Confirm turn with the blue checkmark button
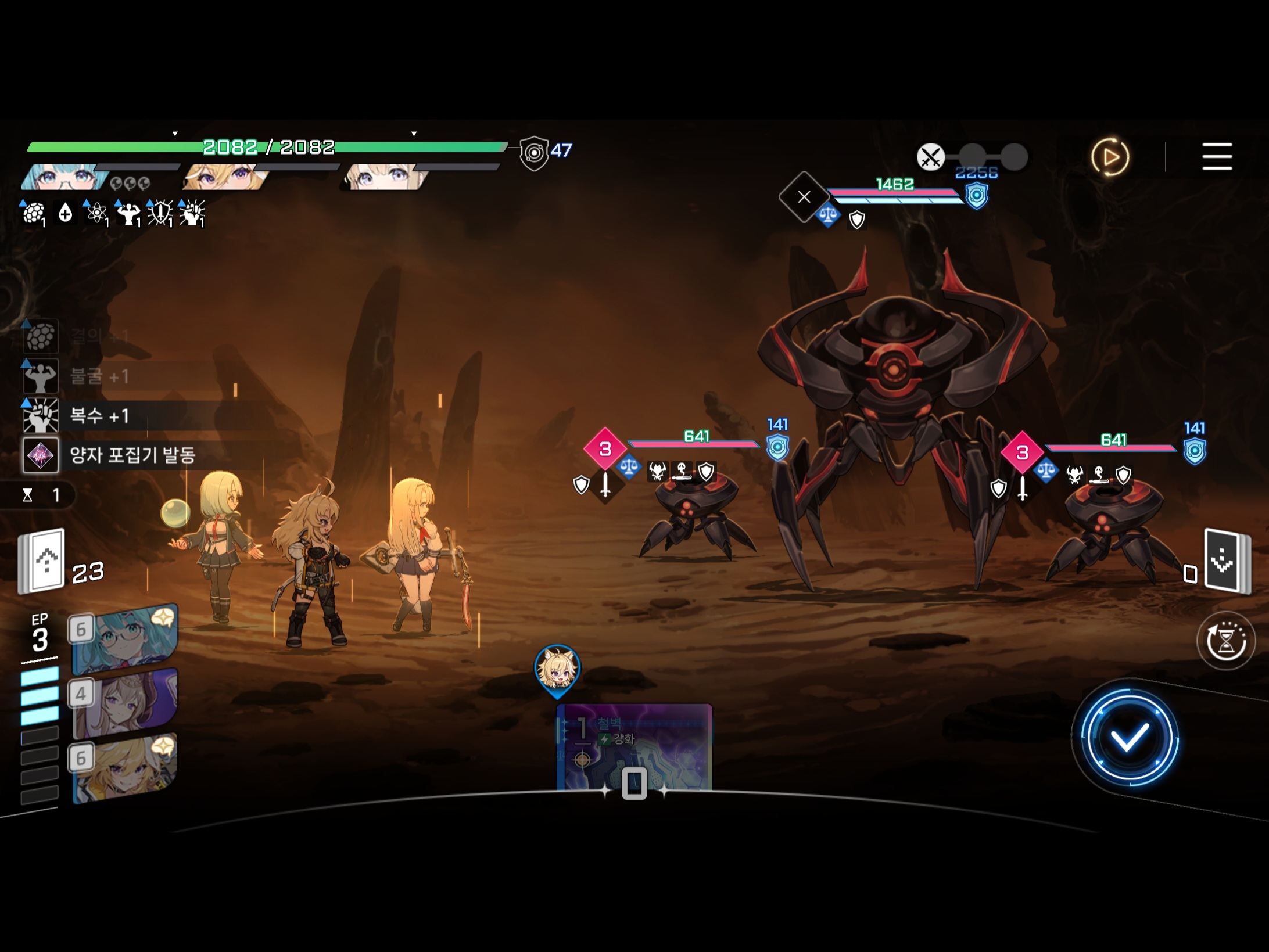1269x952 pixels. tap(1128, 738)
